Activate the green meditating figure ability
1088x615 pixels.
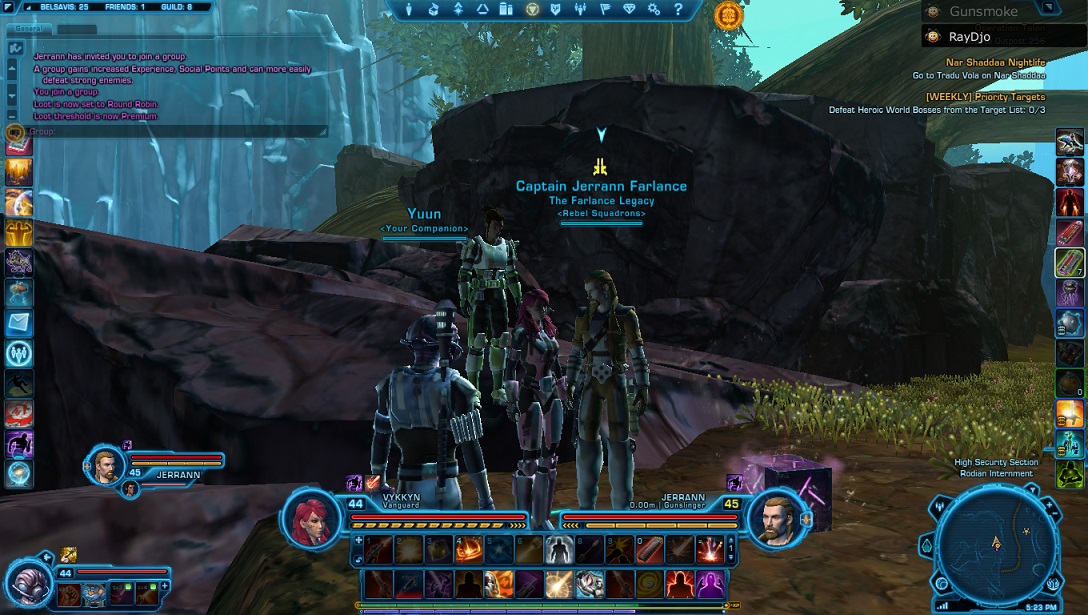tap(1069, 474)
